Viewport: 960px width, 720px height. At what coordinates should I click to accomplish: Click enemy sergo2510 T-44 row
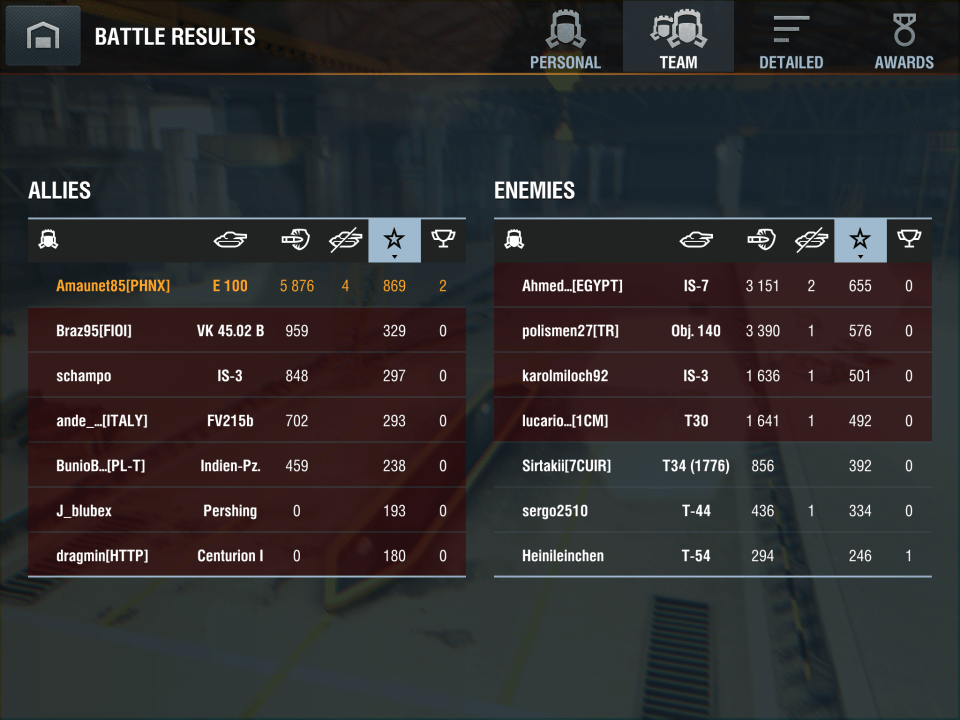[712, 511]
